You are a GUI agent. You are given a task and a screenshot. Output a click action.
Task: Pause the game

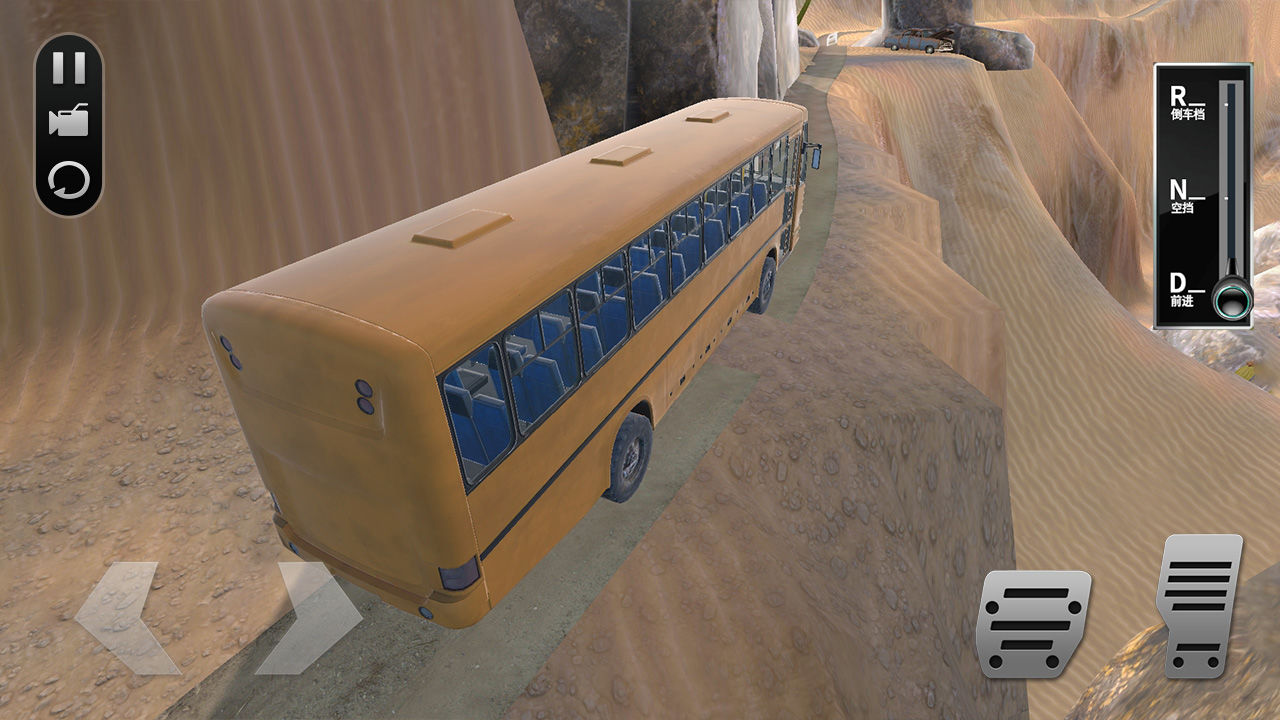click(69, 68)
